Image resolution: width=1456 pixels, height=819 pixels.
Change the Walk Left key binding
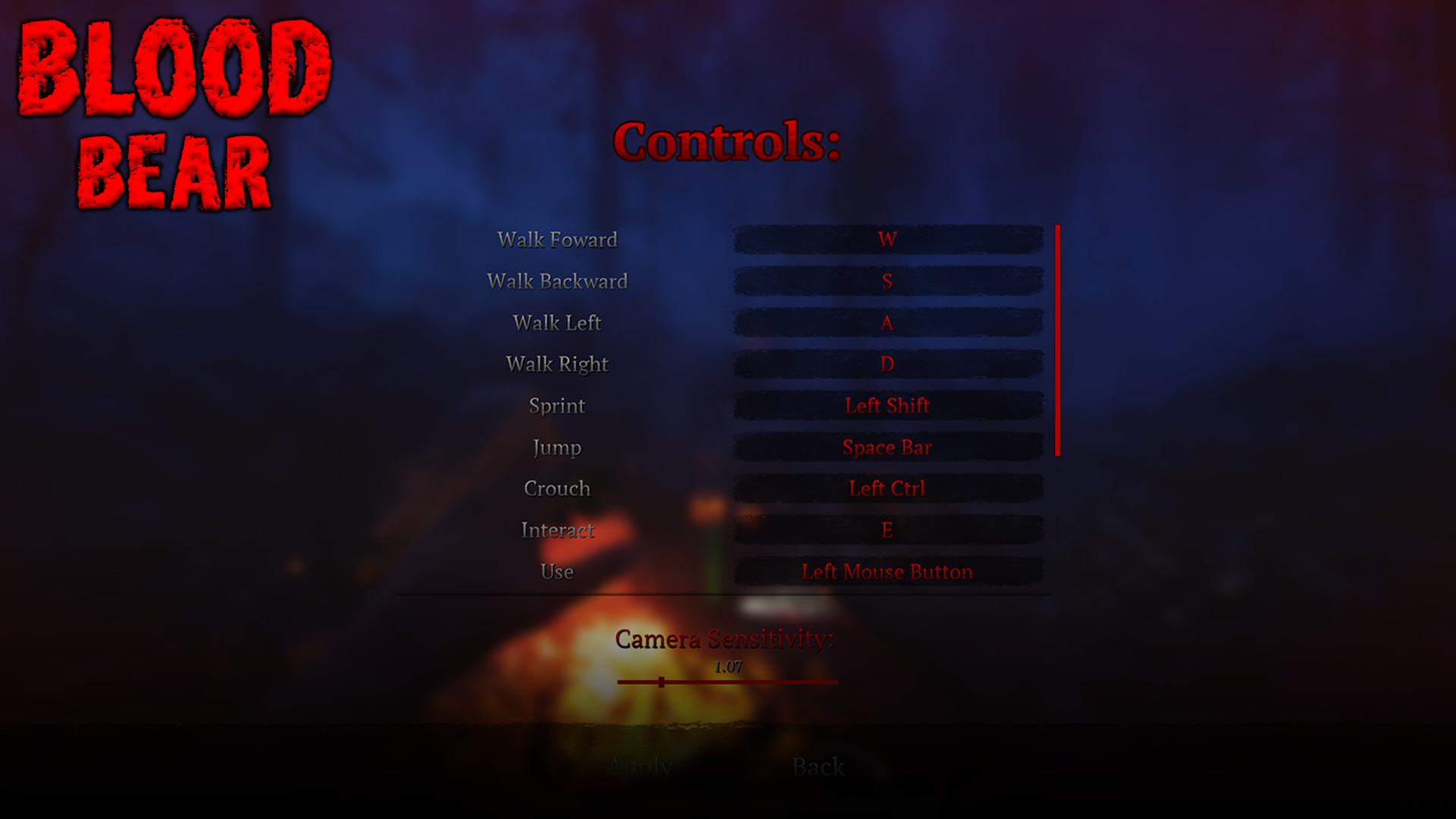(x=887, y=322)
